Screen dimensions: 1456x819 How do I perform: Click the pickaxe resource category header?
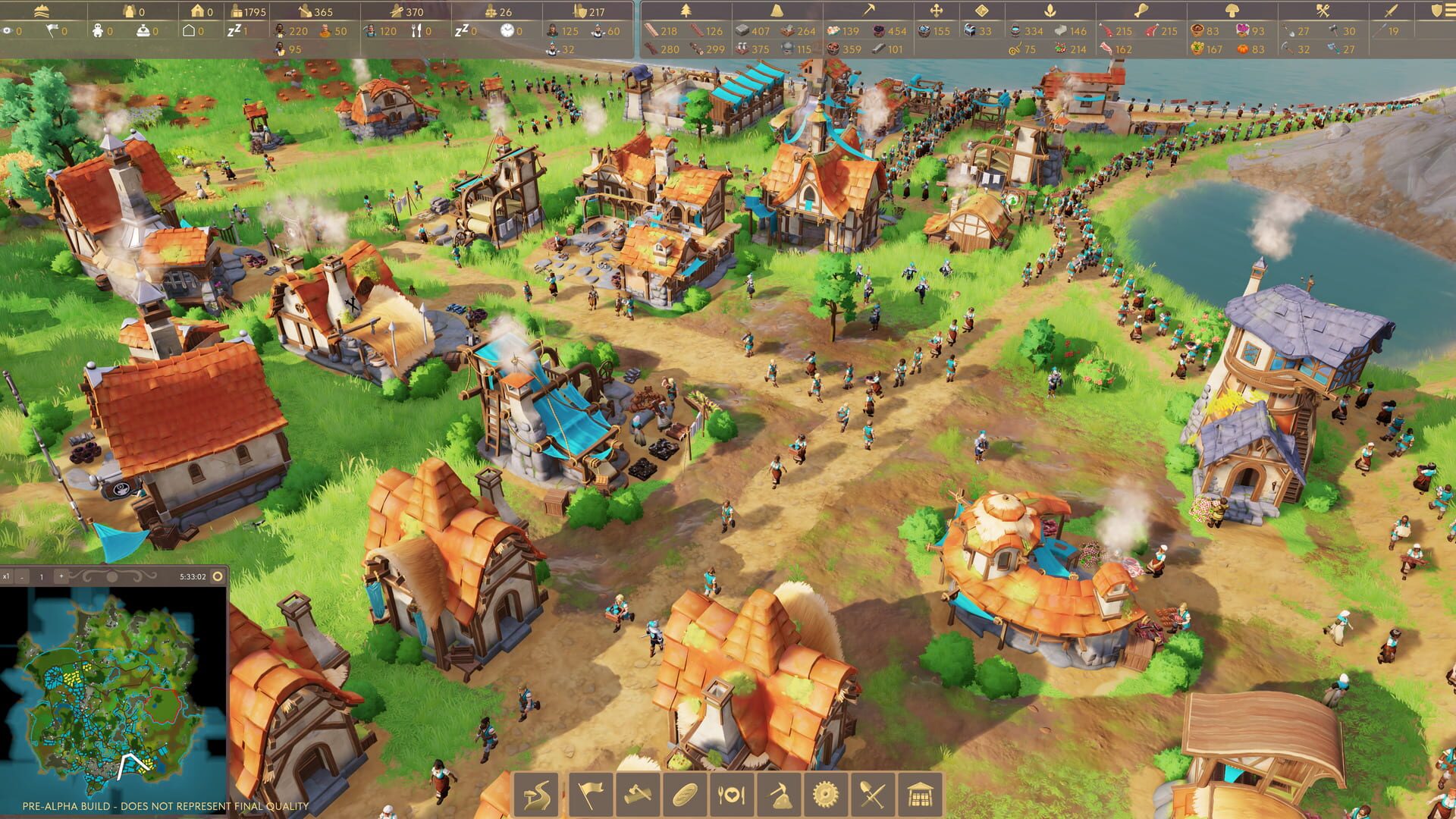[x=870, y=10]
